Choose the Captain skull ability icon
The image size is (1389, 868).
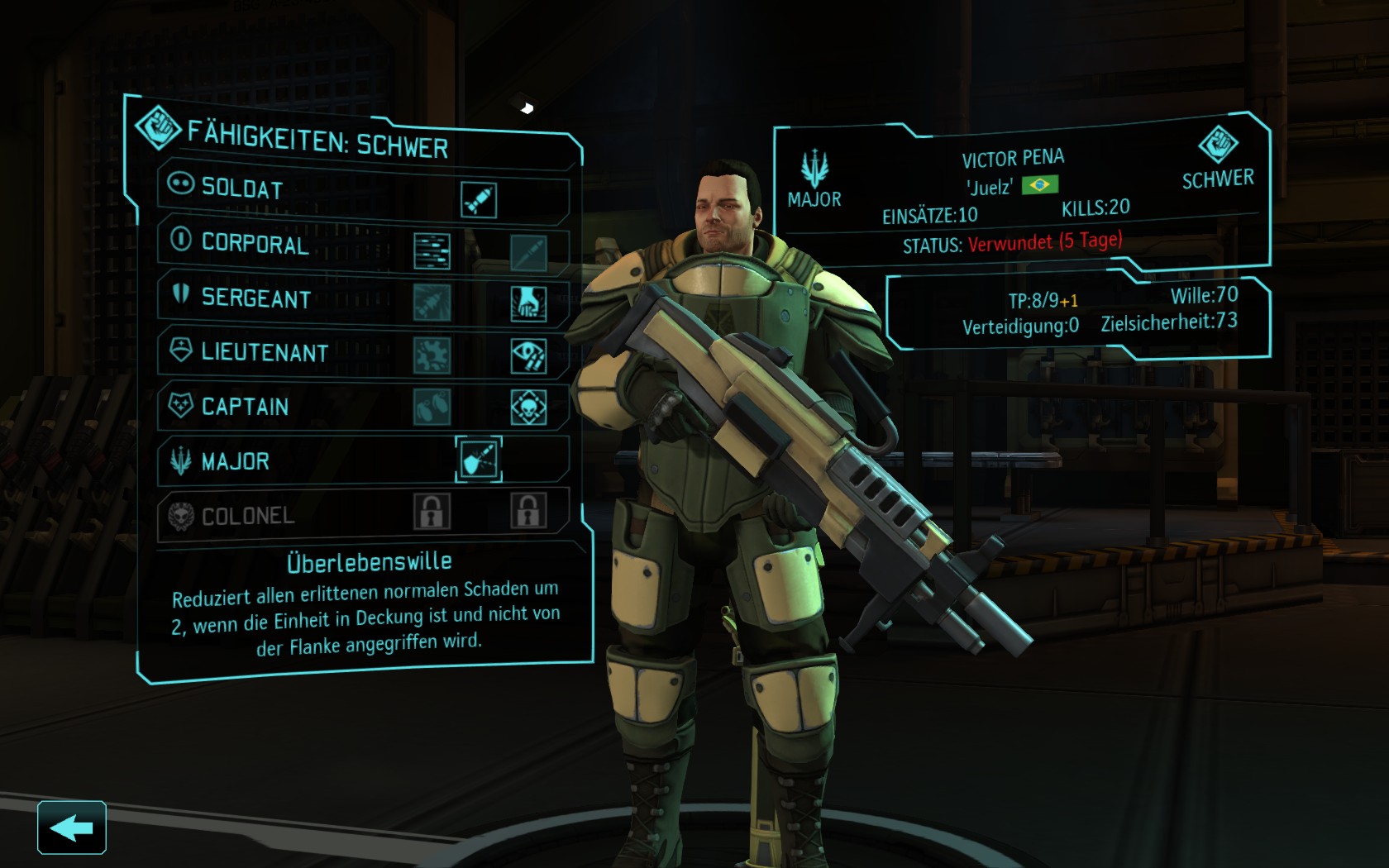pyautogui.click(x=528, y=408)
